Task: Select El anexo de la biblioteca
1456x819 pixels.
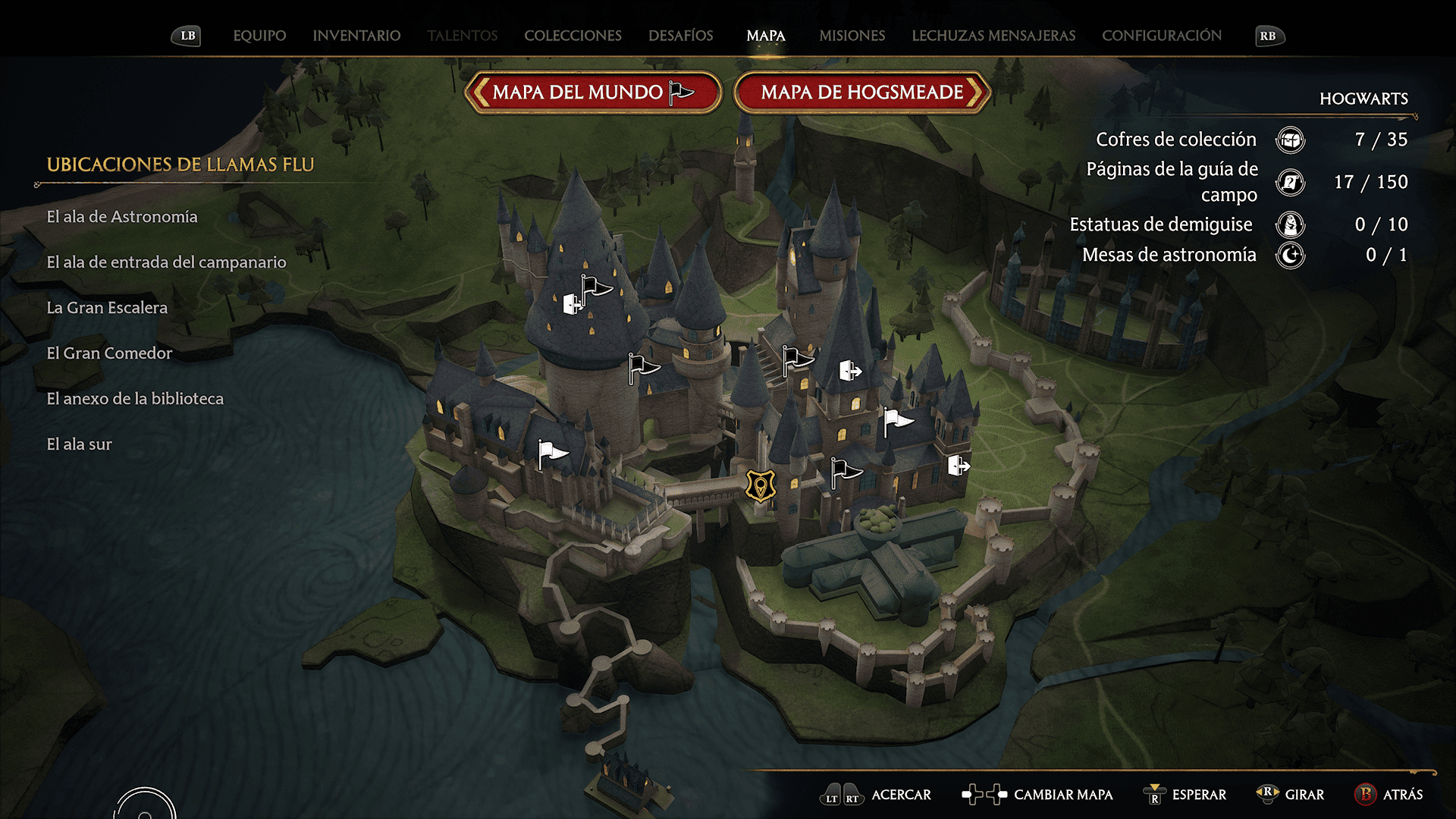Action: click(x=135, y=399)
